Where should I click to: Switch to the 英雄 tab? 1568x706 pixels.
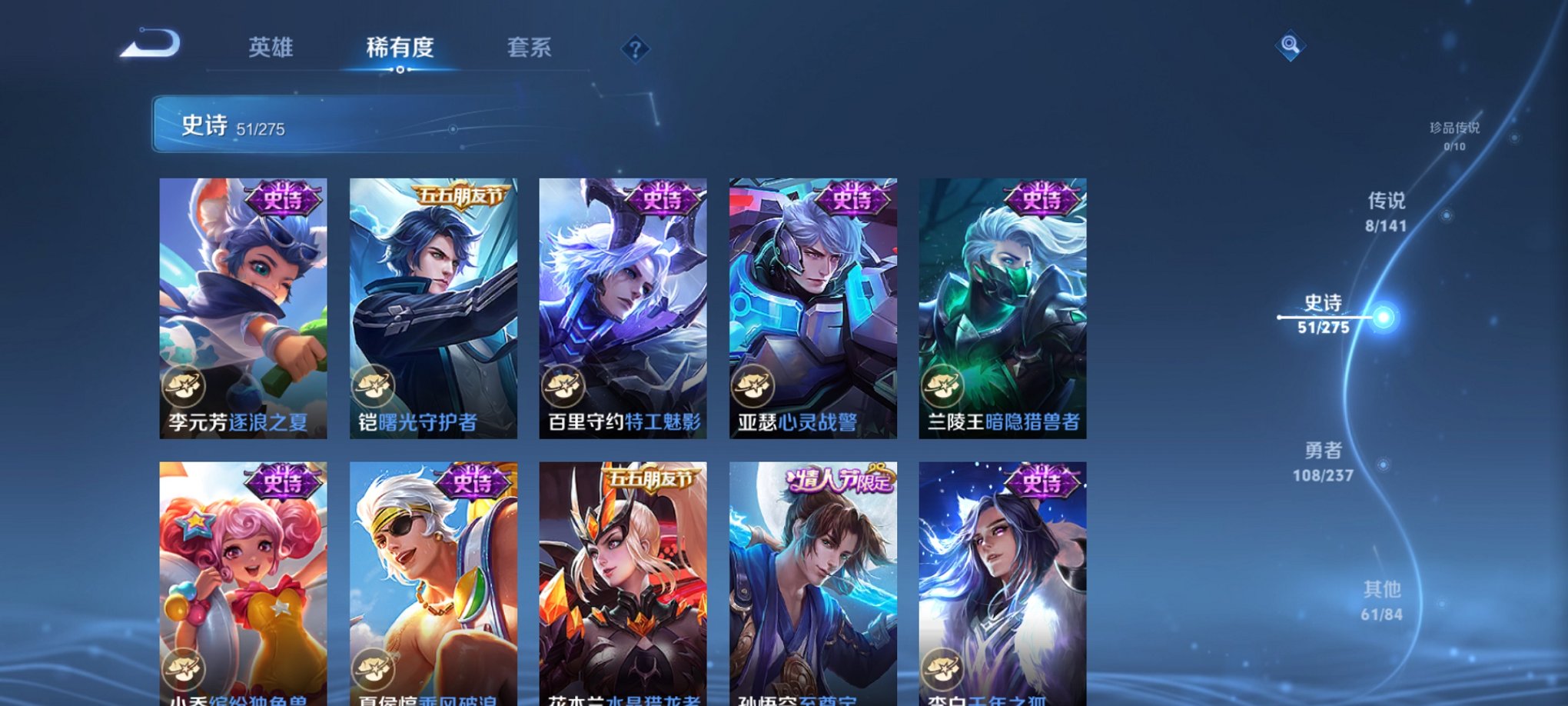pyautogui.click(x=271, y=48)
